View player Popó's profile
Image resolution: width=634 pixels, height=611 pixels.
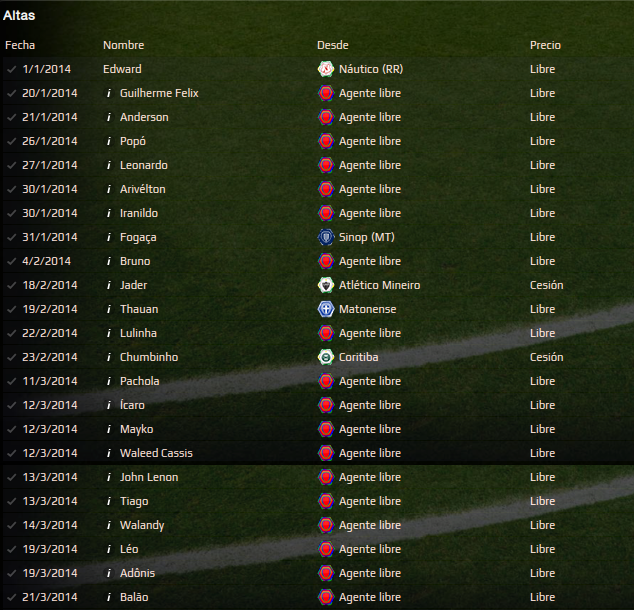click(x=133, y=141)
